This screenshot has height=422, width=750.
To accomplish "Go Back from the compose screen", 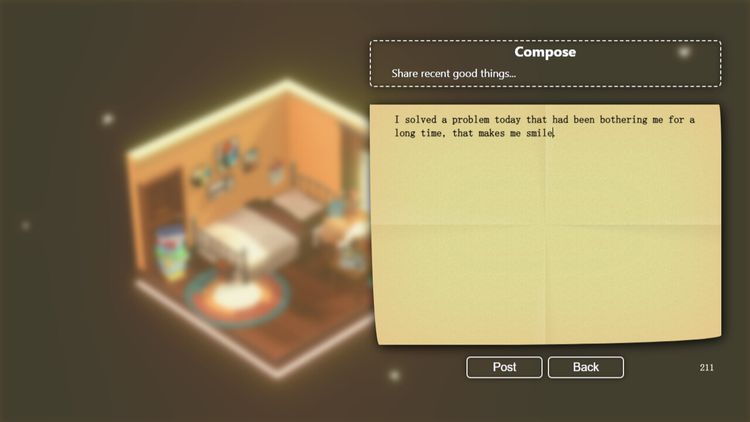I will click(x=585, y=367).
